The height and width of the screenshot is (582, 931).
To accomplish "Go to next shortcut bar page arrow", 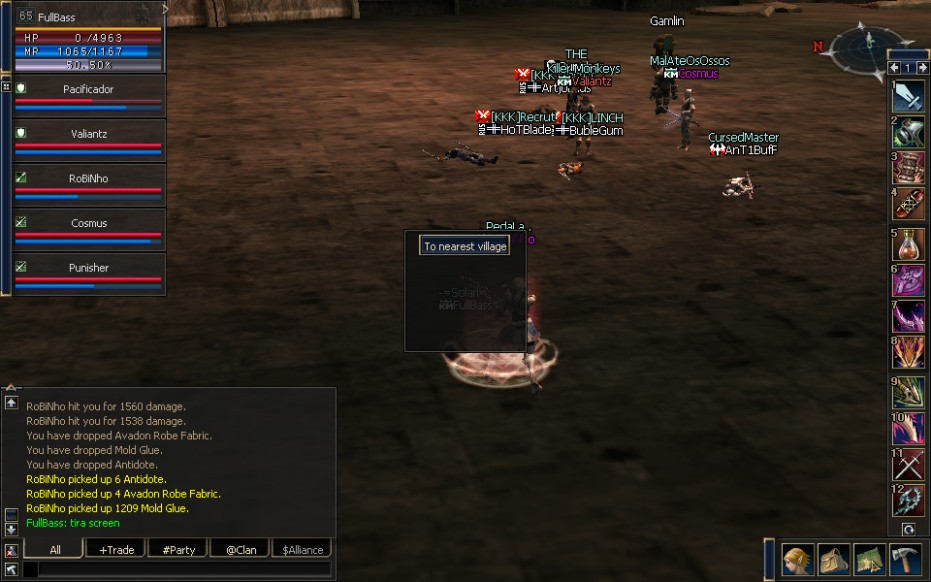I will (921, 67).
